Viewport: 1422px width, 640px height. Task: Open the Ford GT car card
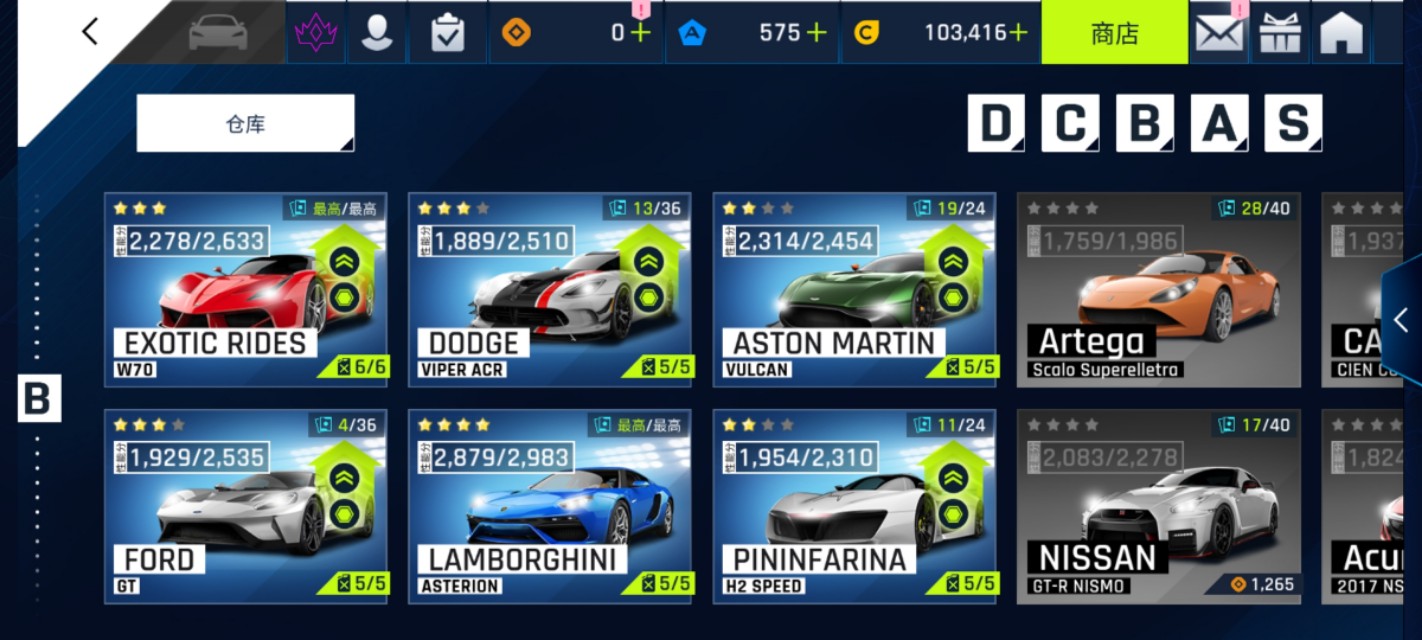point(246,506)
